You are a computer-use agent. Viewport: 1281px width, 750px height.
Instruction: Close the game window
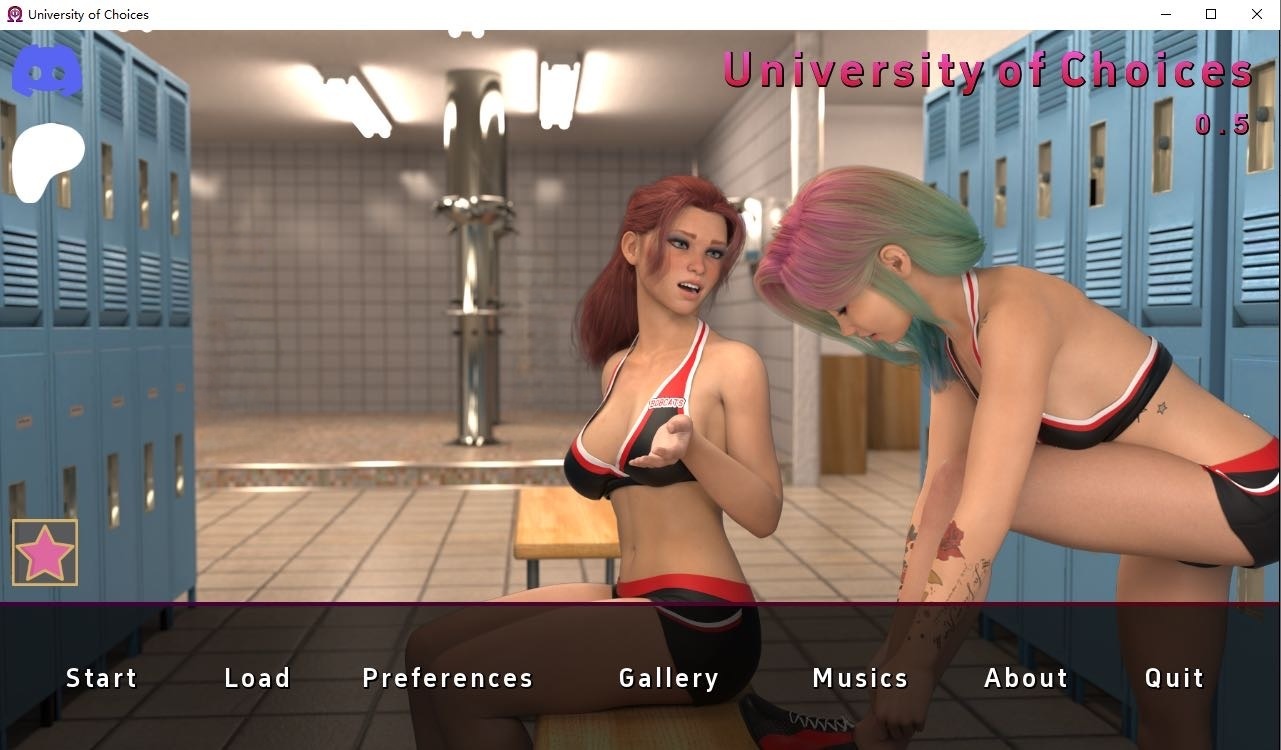pyautogui.click(x=1257, y=14)
